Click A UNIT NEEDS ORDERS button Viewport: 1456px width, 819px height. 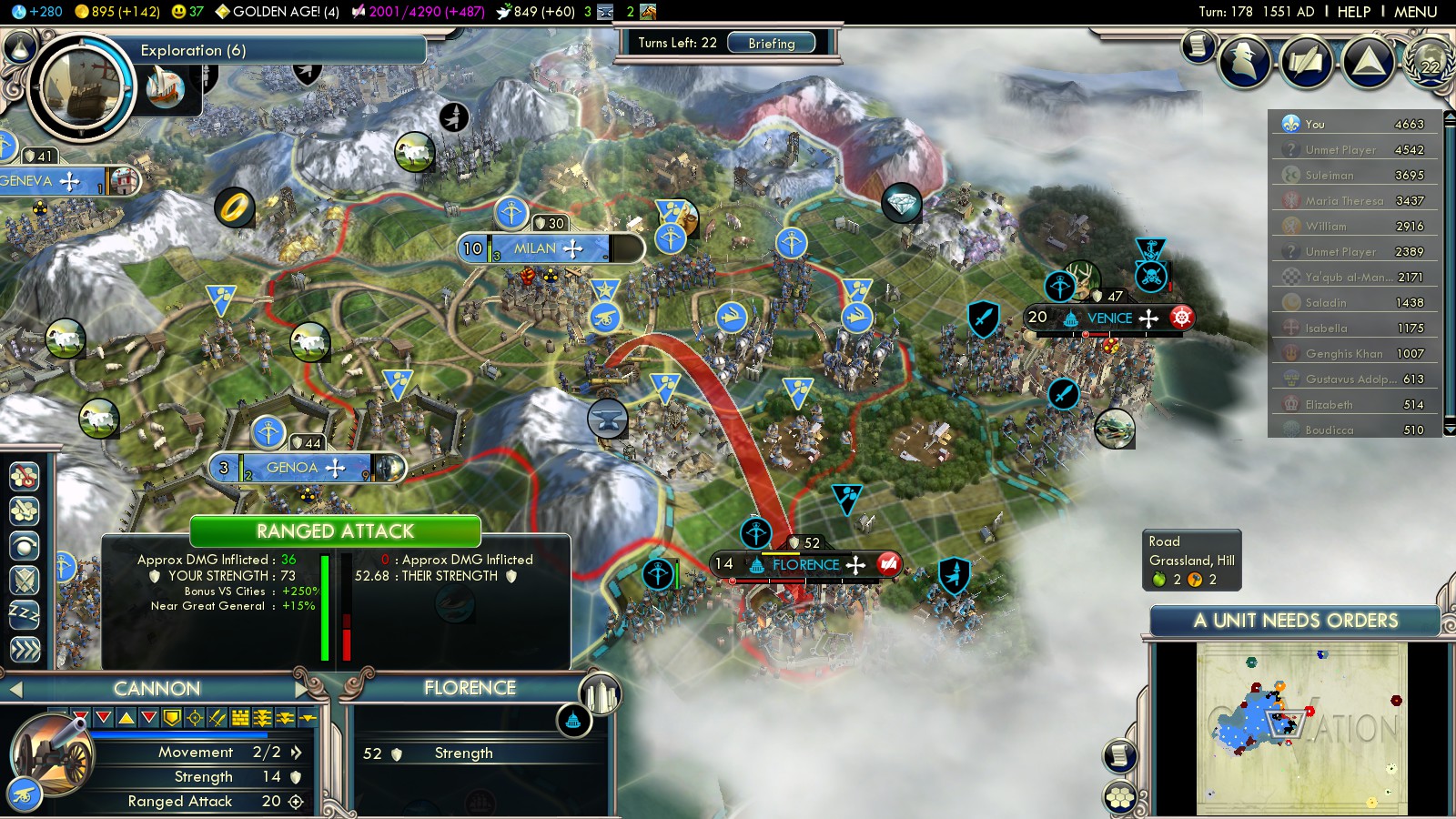click(1295, 621)
